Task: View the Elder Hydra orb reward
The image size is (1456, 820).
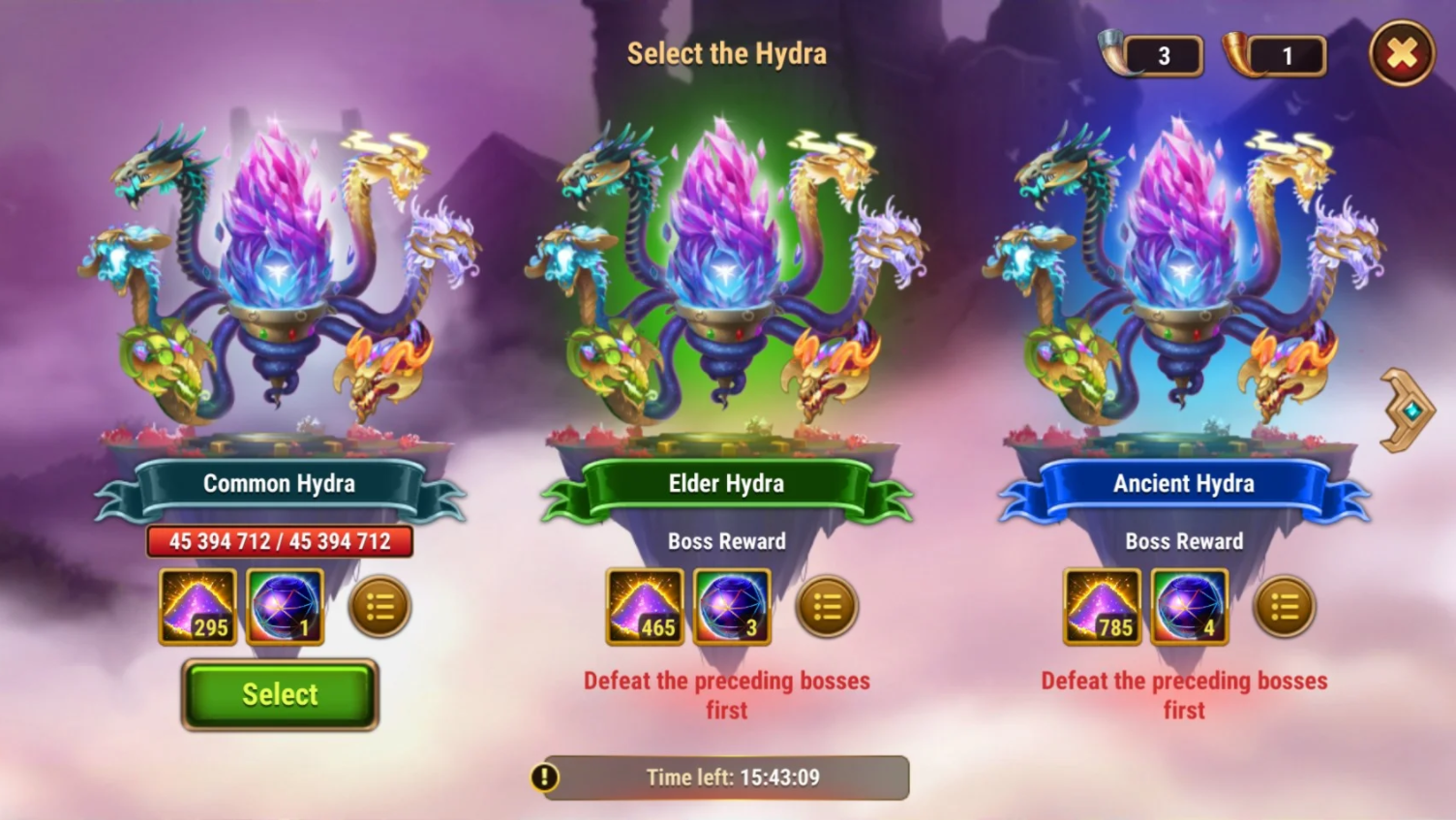Action: 733,607
